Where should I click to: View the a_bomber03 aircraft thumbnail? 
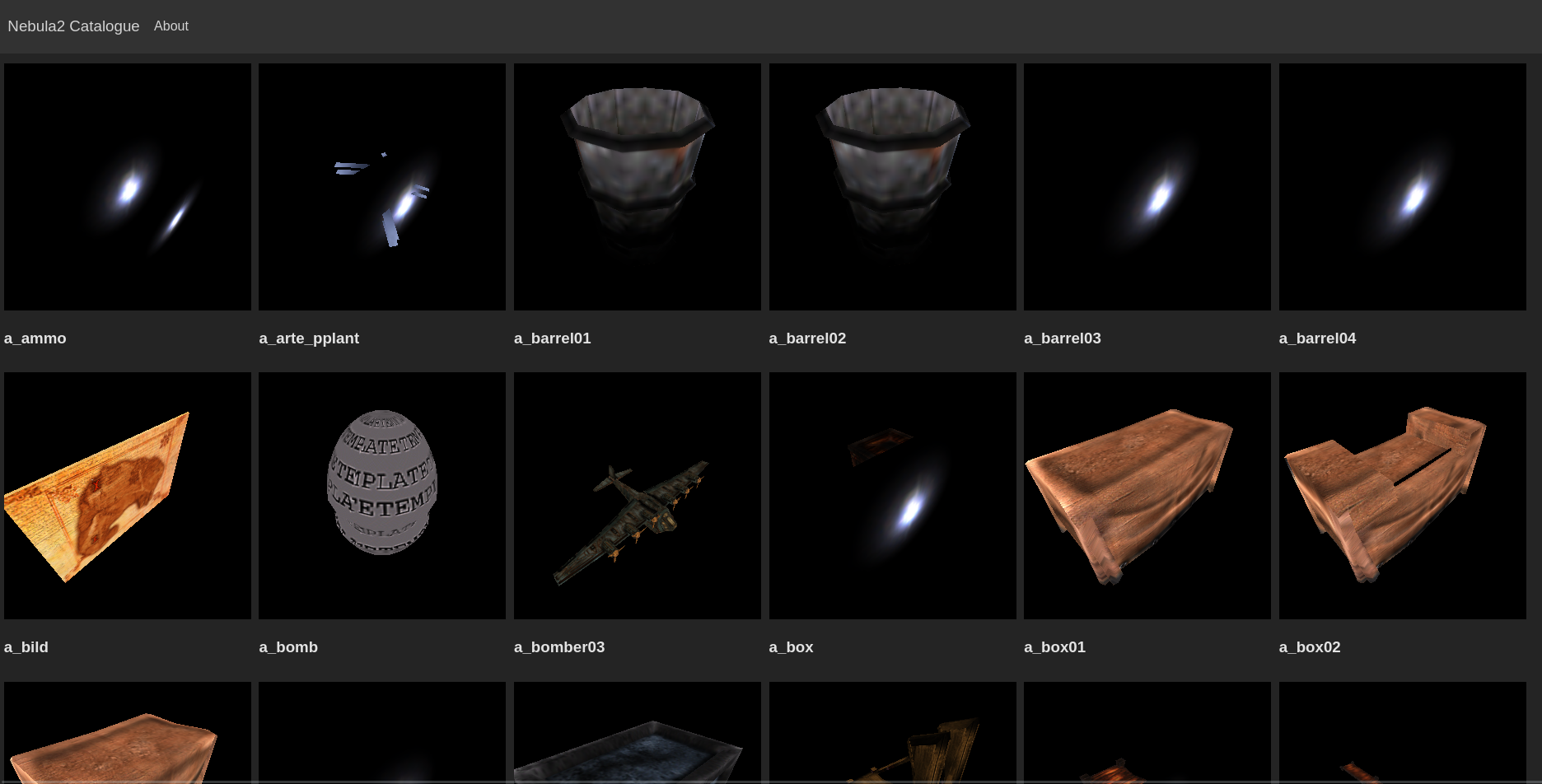(x=637, y=495)
